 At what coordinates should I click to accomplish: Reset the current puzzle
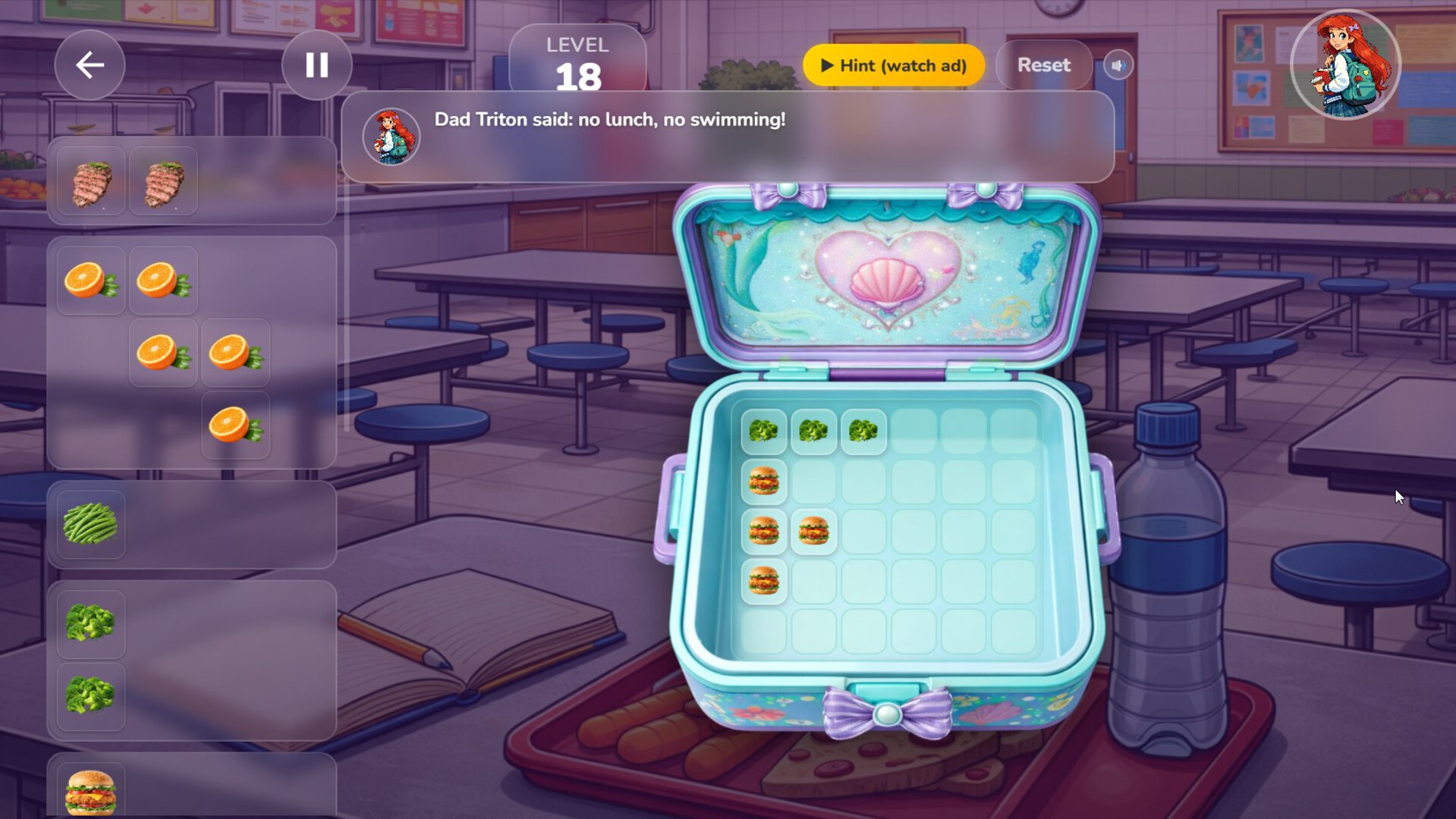1043,65
